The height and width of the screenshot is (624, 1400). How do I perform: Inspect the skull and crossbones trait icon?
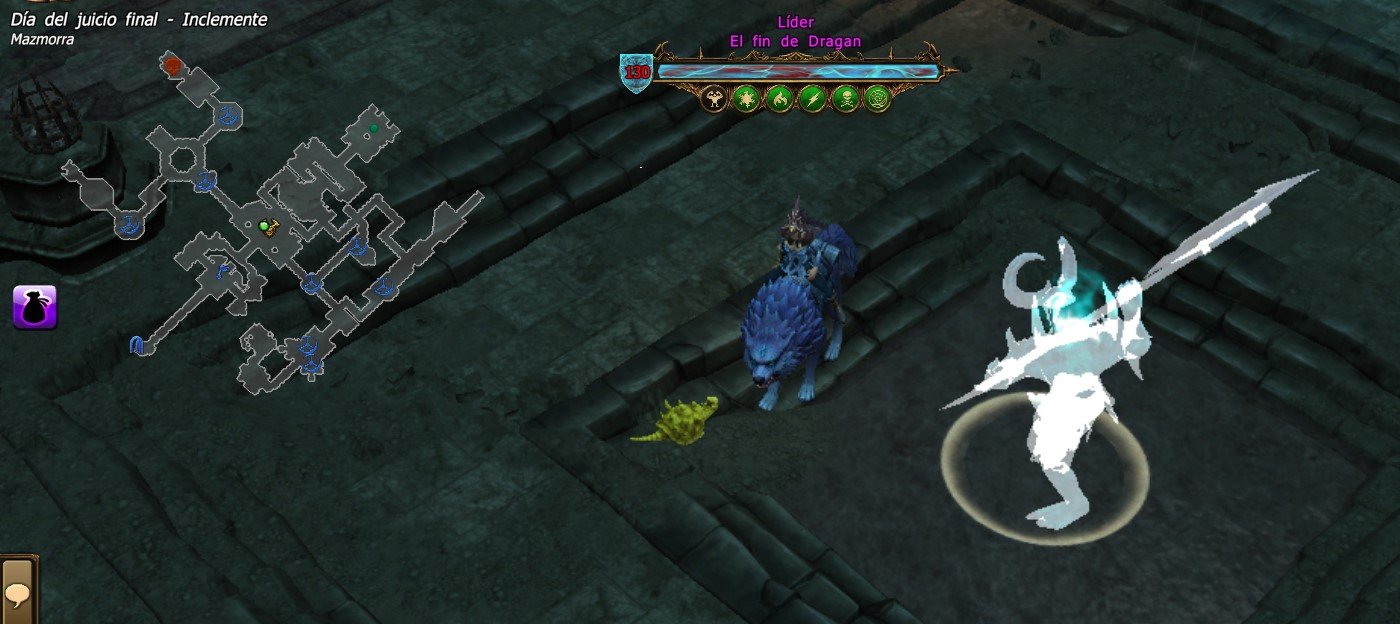[x=845, y=98]
